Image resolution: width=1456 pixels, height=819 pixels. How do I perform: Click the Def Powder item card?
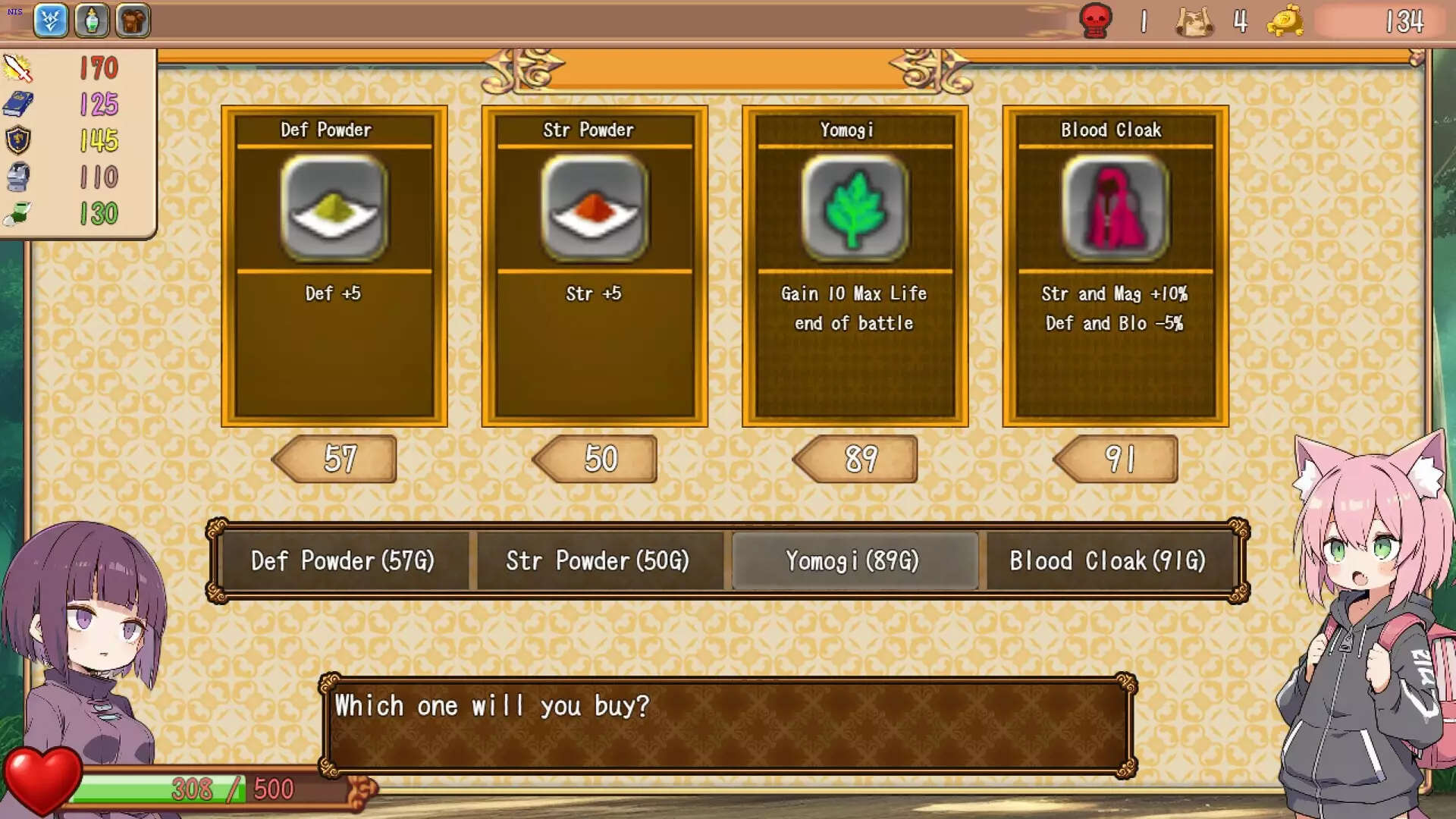coord(334,265)
